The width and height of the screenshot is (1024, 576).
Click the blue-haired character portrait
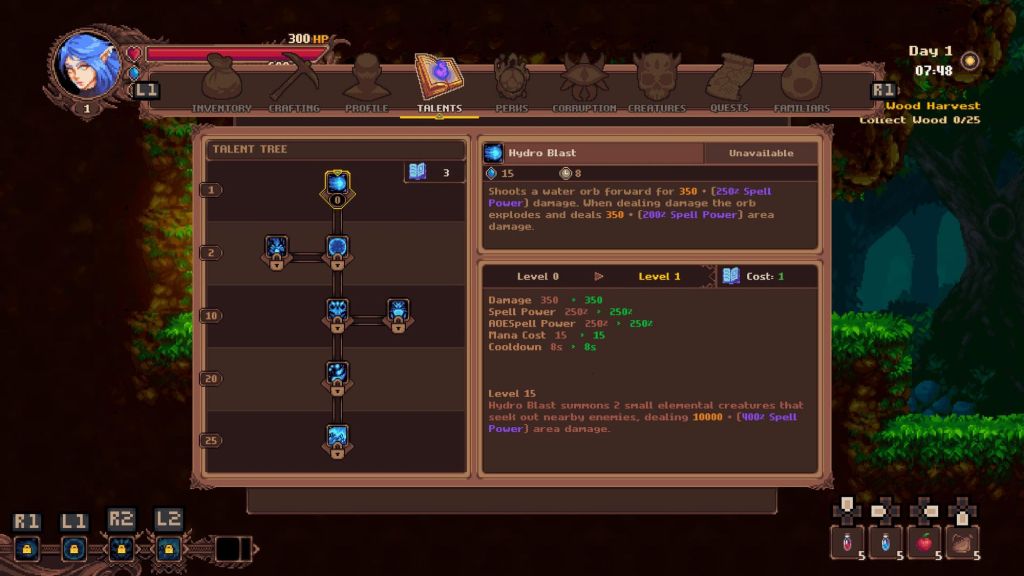coord(86,62)
